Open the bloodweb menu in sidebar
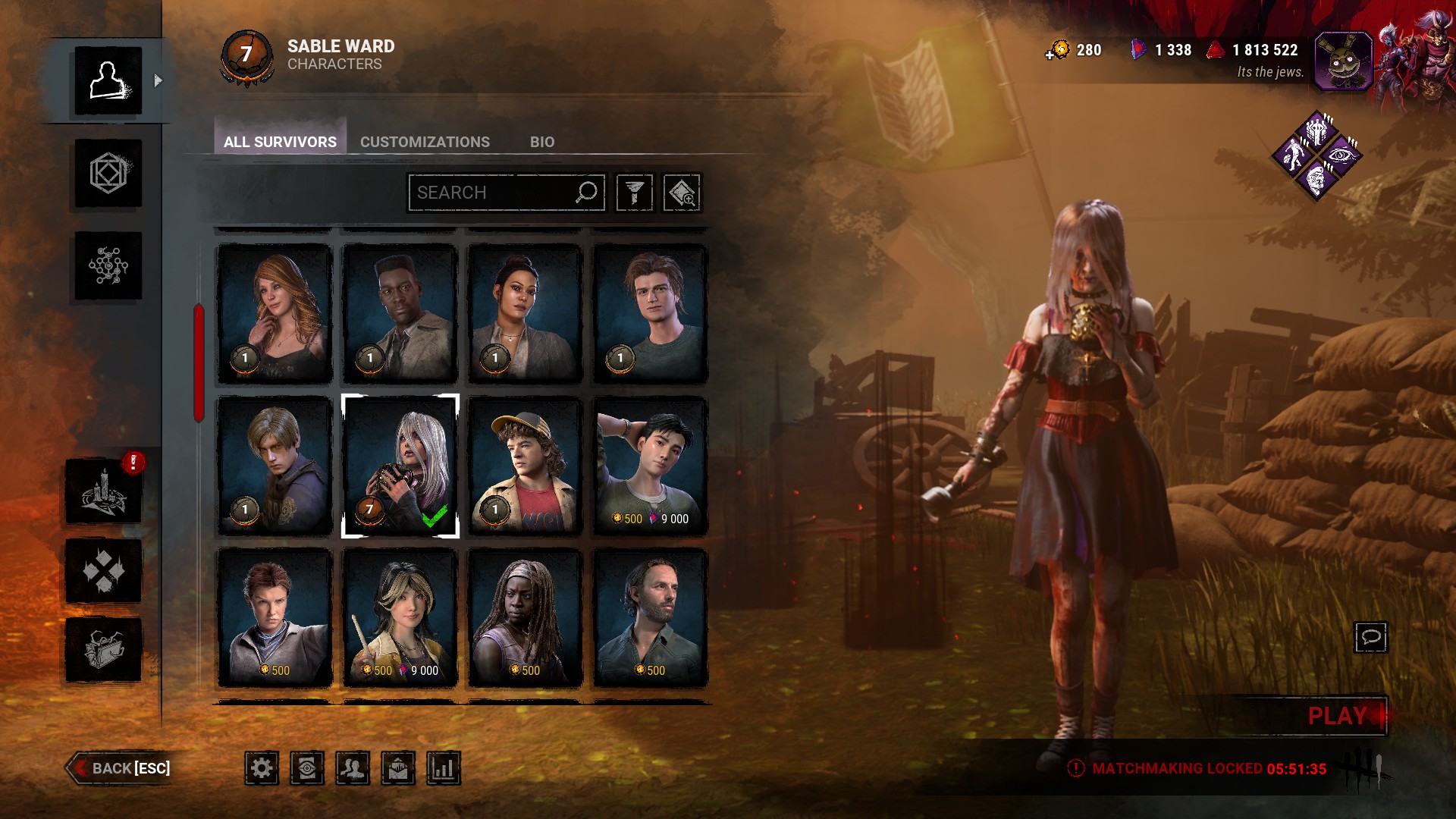Screen dimensions: 1456x819 tap(108, 266)
